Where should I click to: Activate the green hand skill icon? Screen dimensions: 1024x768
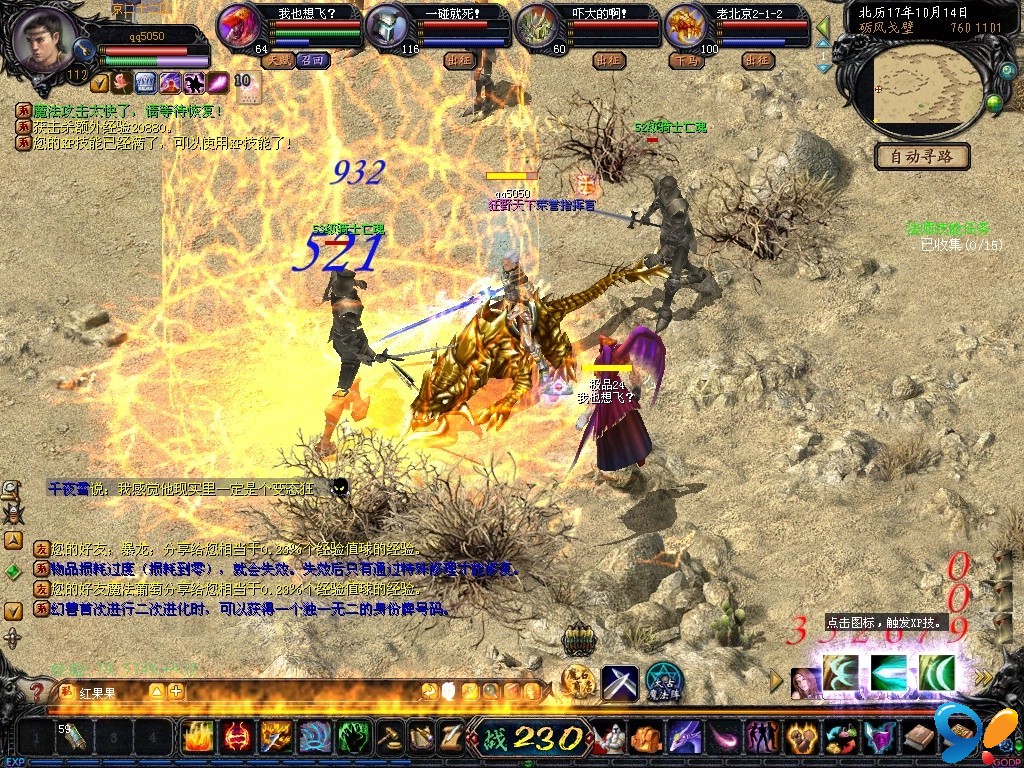click(353, 738)
